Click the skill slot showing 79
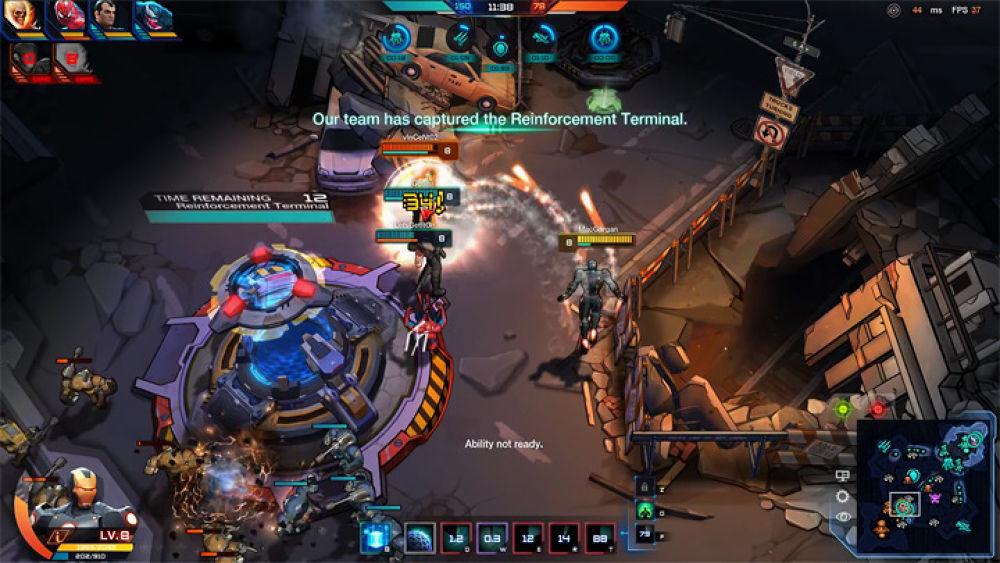 pos(645,535)
